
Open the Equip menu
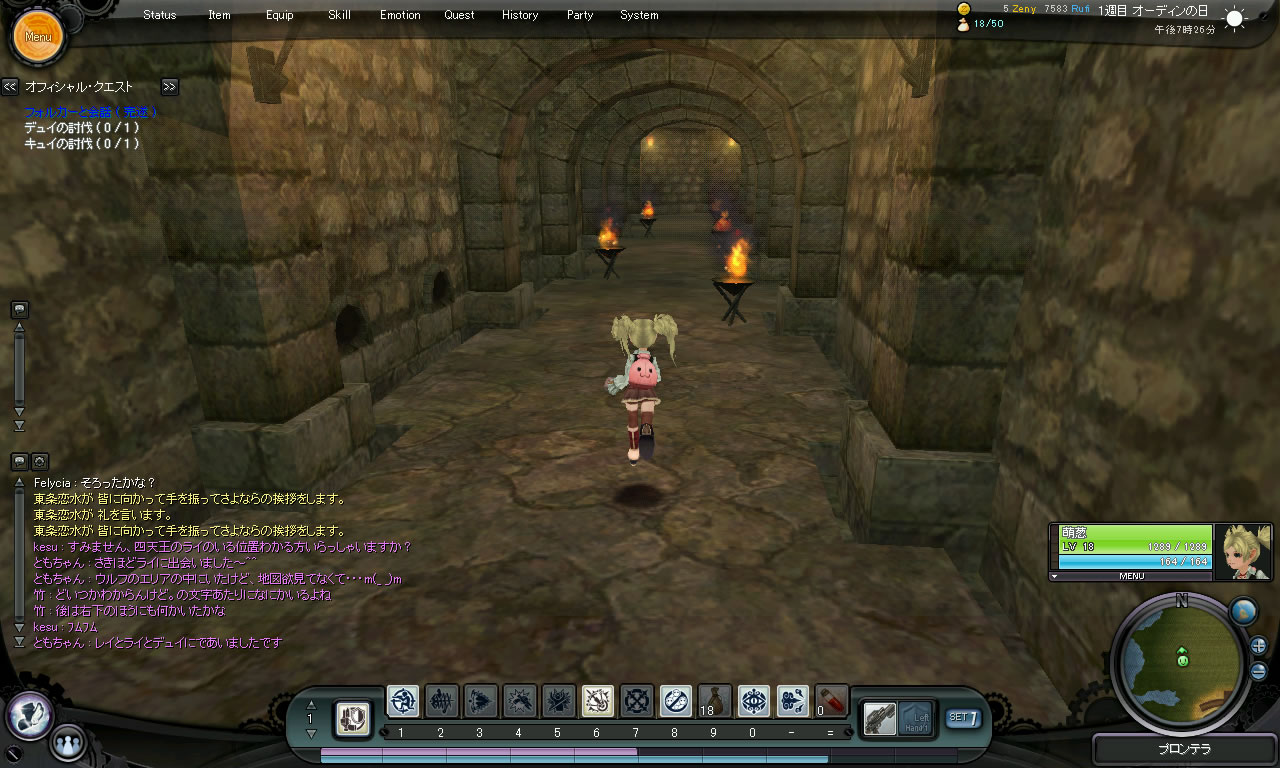point(280,15)
